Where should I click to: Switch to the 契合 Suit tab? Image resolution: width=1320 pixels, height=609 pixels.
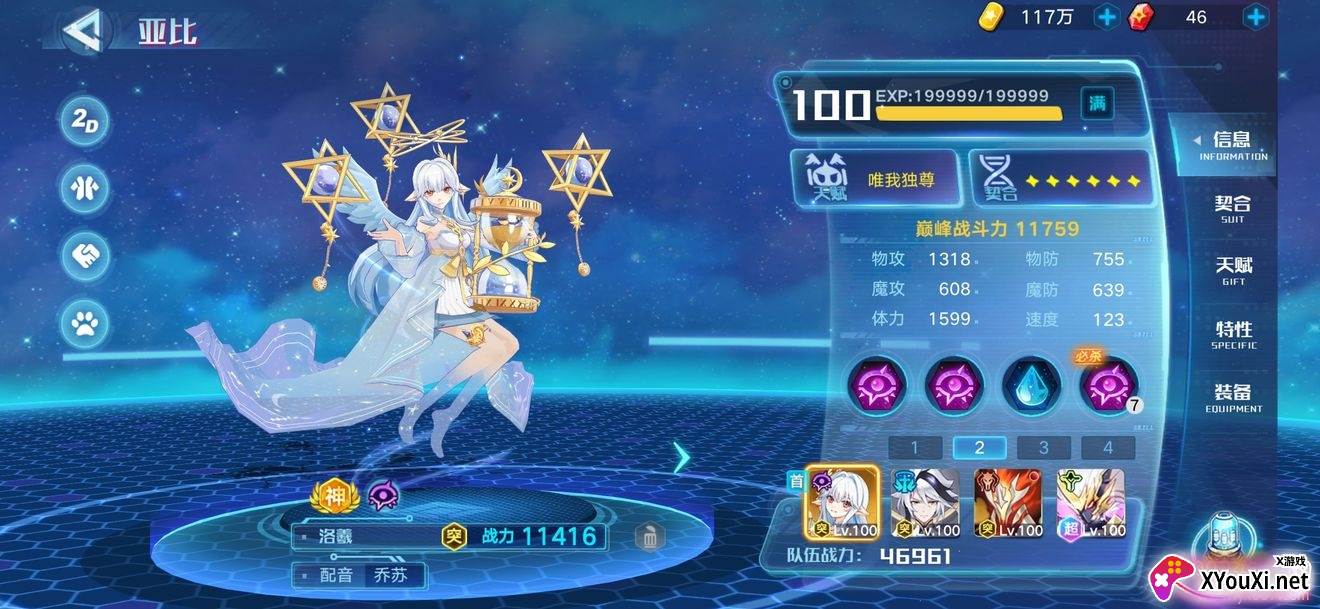[x=1232, y=208]
